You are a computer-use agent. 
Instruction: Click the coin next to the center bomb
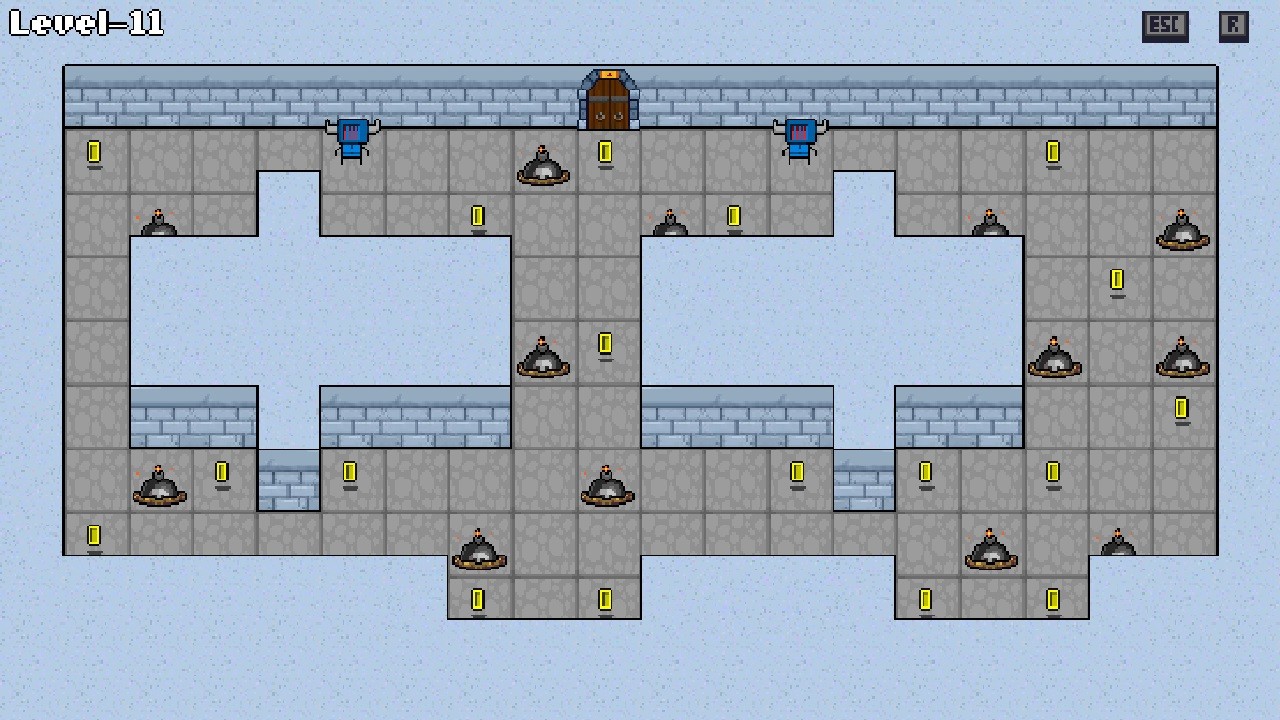[x=605, y=345]
